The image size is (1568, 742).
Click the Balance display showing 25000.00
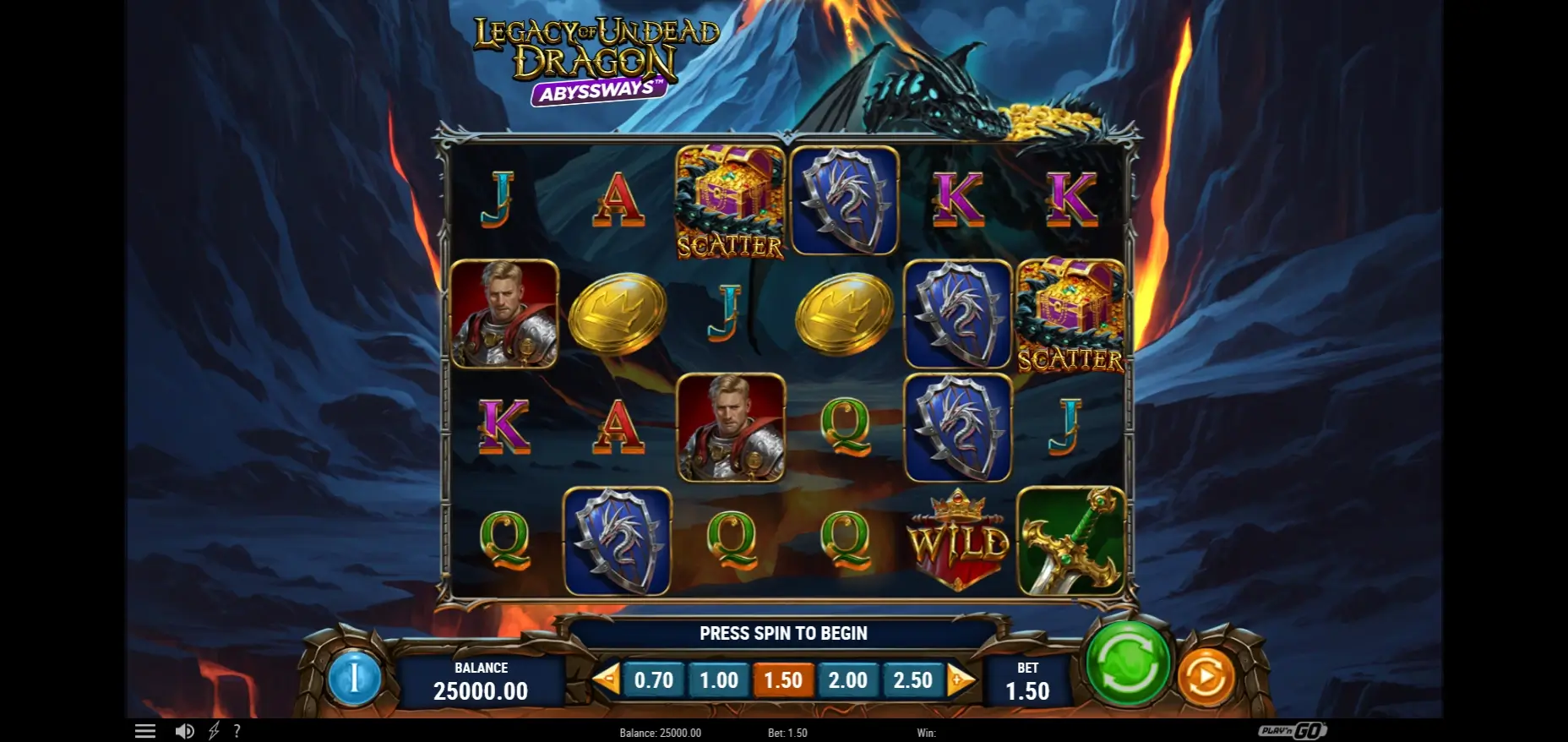(482, 681)
